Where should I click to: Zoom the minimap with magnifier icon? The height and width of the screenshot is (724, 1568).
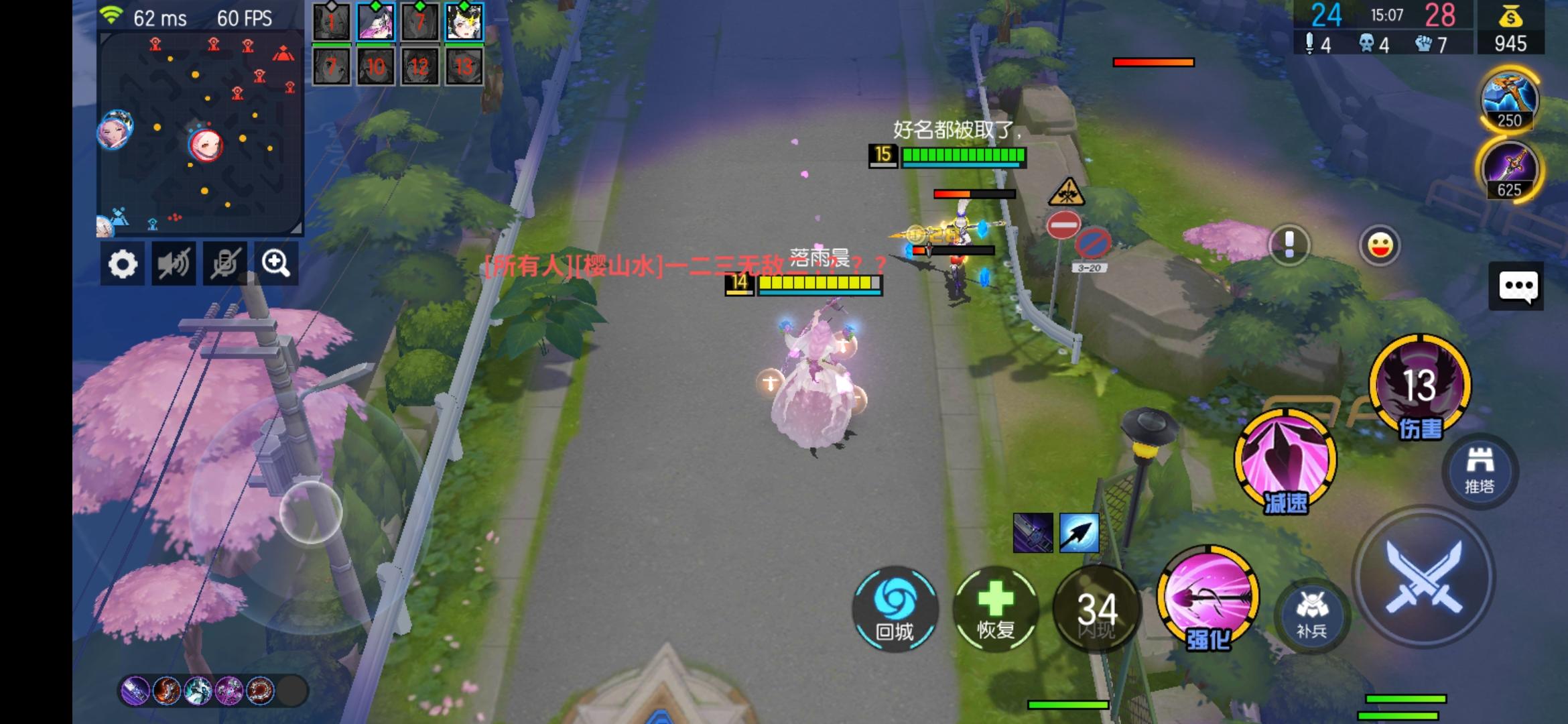point(274,263)
